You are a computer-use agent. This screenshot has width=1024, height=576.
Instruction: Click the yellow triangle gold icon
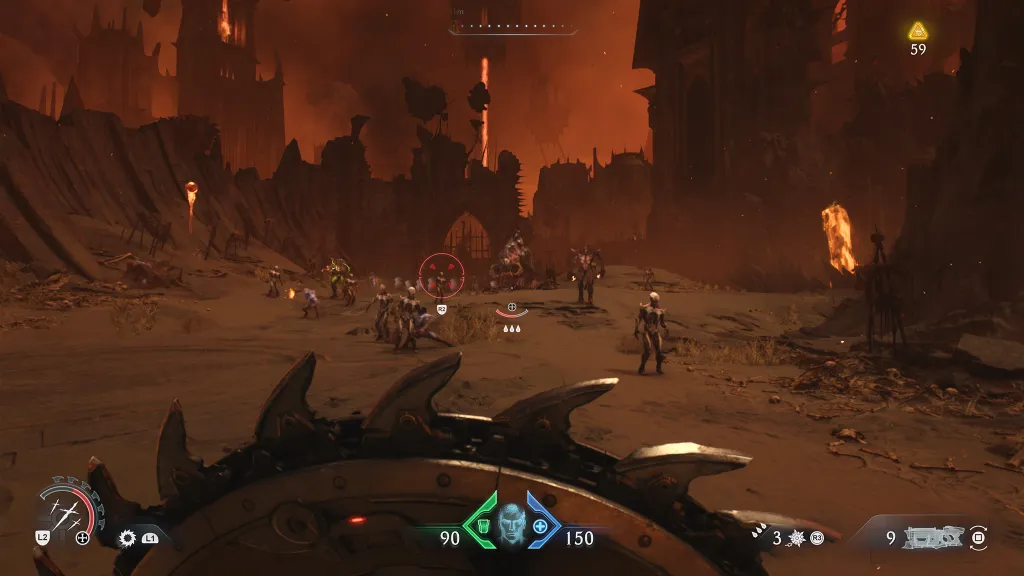[918, 31]
